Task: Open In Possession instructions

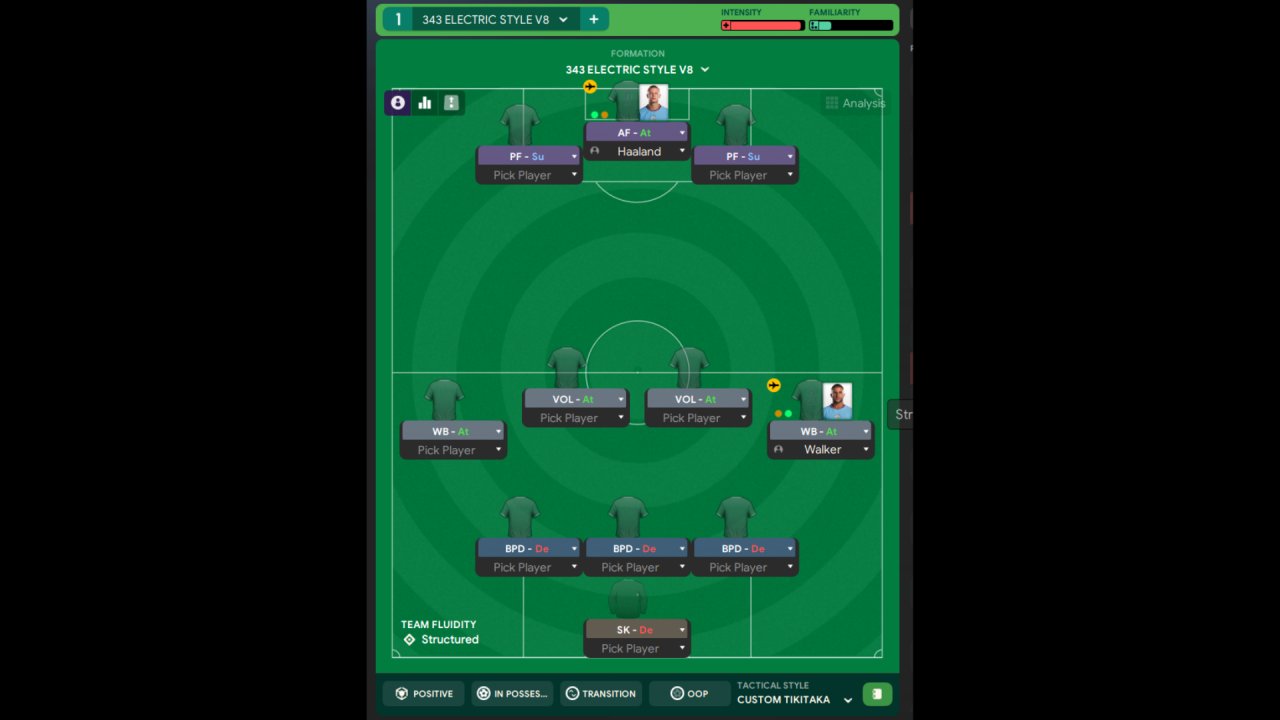Action: point(511,693)
